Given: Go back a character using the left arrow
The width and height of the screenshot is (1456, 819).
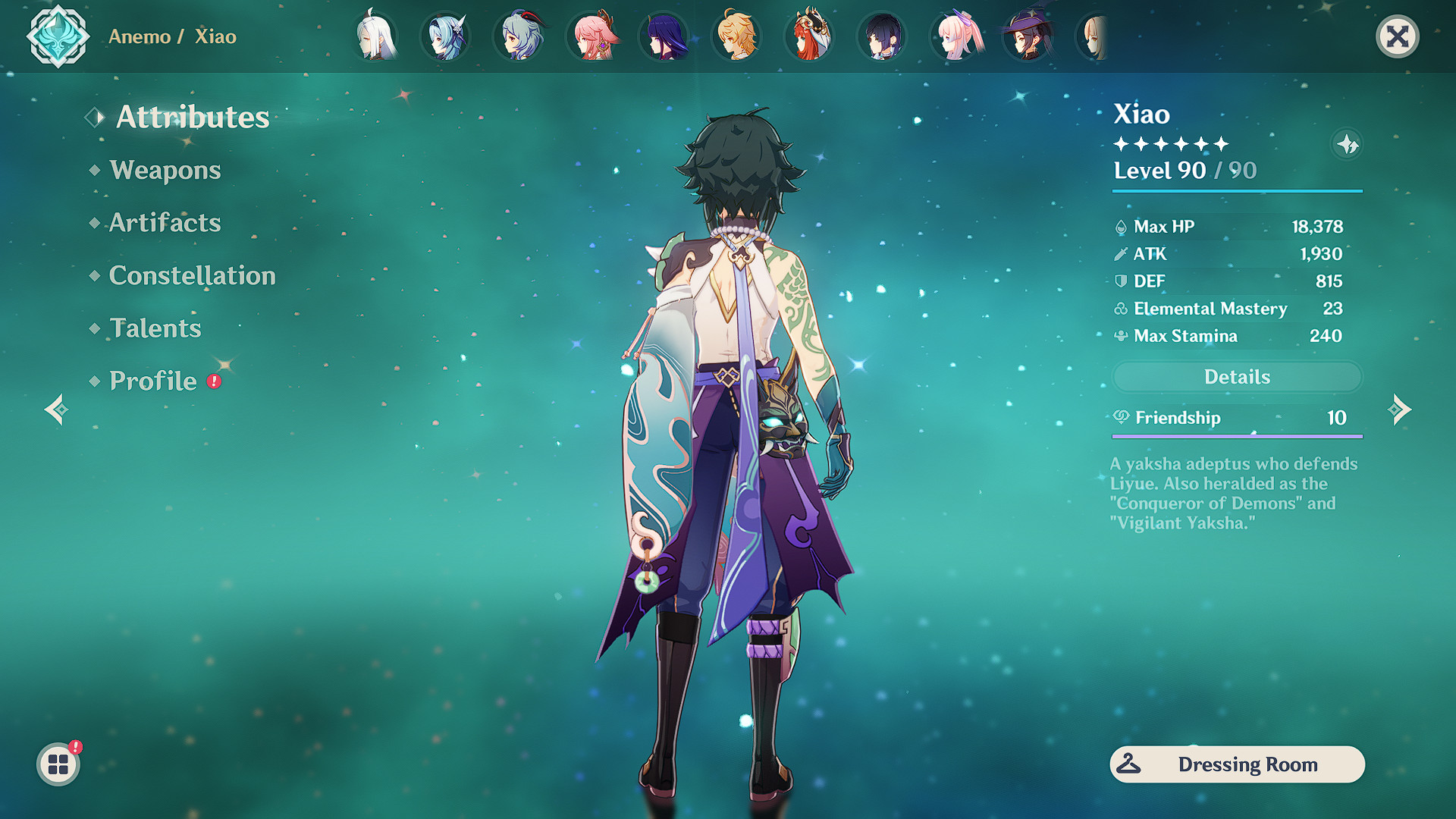Looking at the screenshot, I should (56, 409).
